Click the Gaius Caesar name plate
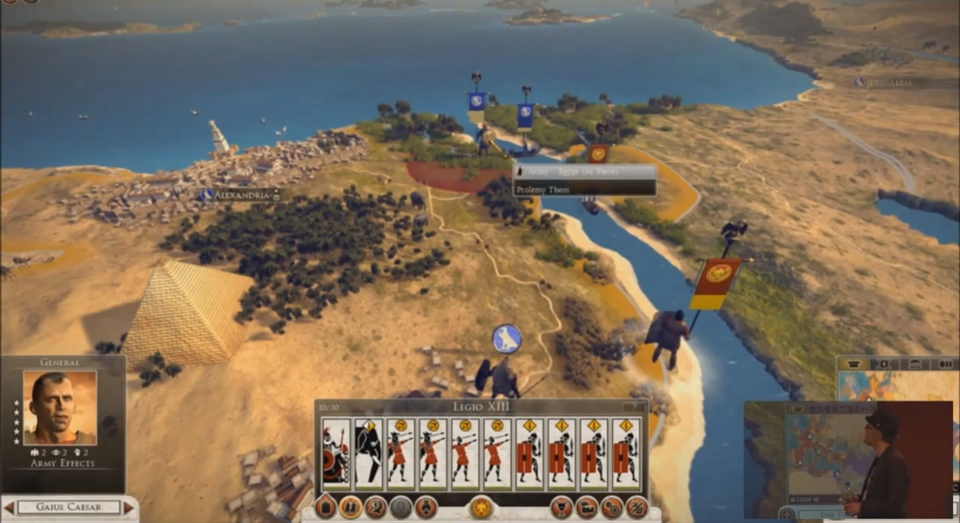The height and width of the screenshot is (523, 960). pyautogui.click(x=68, y=508)
